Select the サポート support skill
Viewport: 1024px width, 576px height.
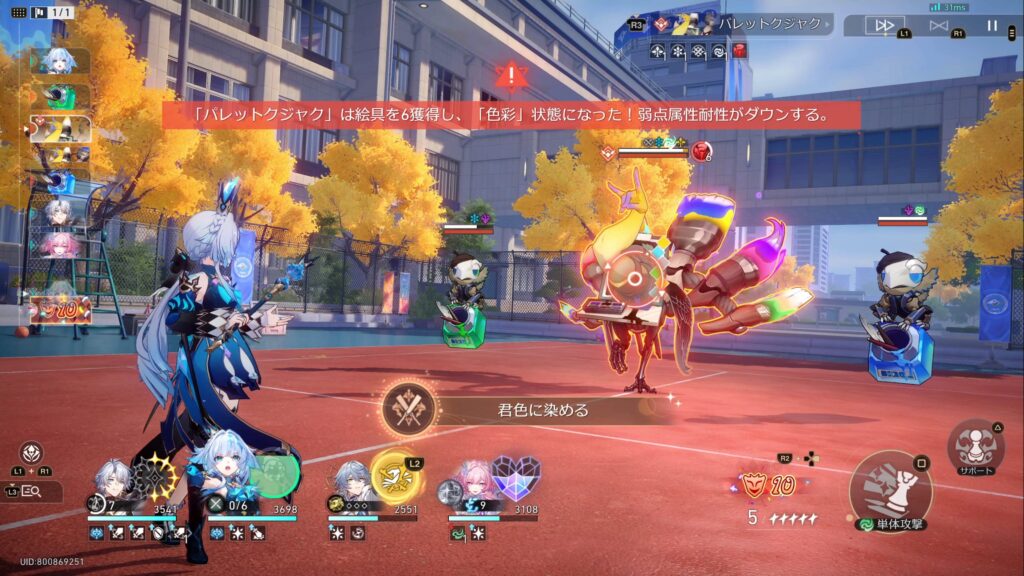[975, 447]
